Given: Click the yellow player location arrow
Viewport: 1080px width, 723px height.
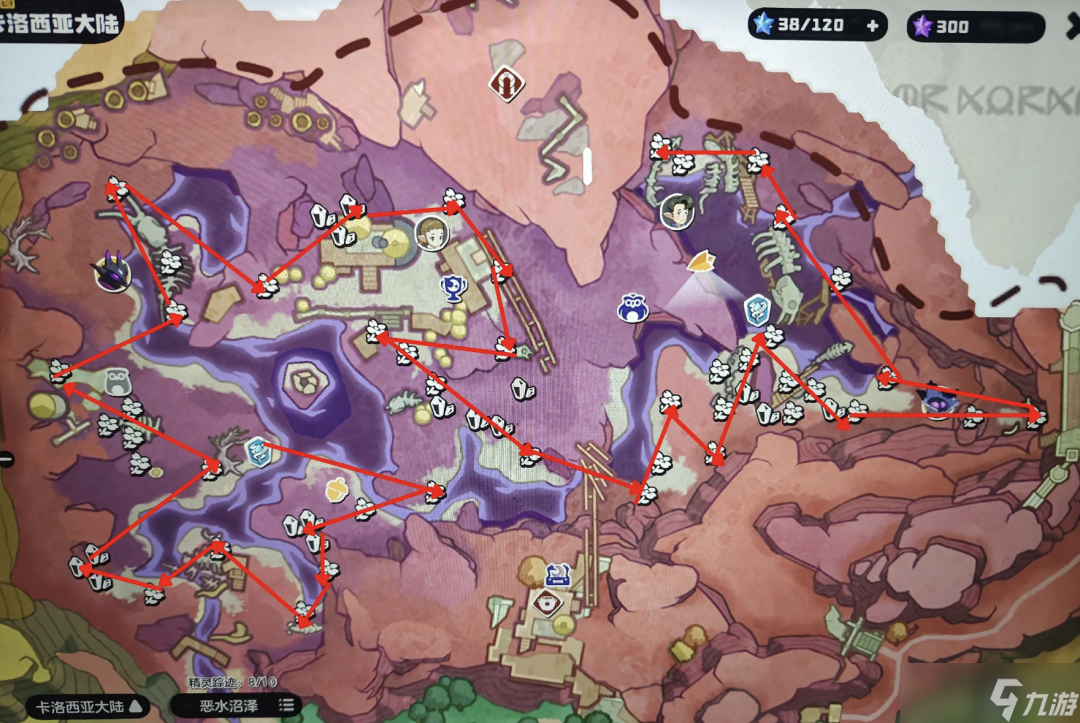Looking at the screenshot, I should pyautogui.click(x=703, y=263).
